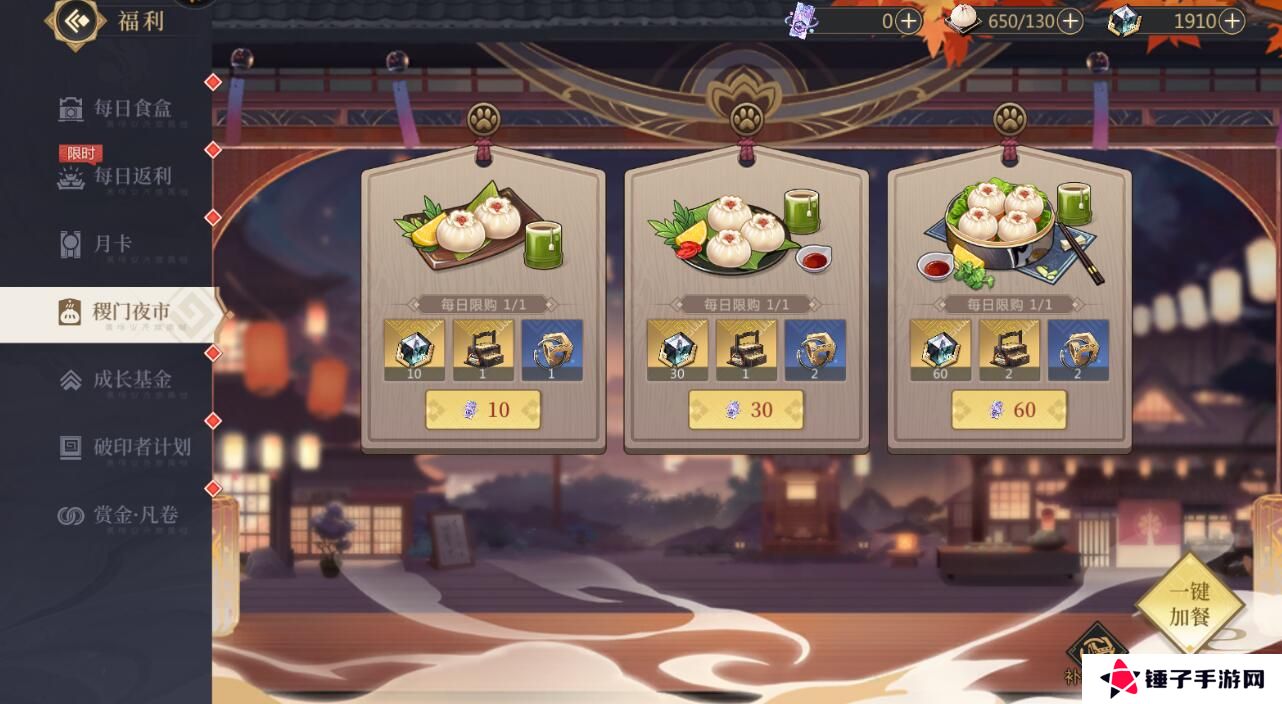Go back using the 福利 back arrow
Viewport: 1282px width, 704px height.
pos(76,21)
